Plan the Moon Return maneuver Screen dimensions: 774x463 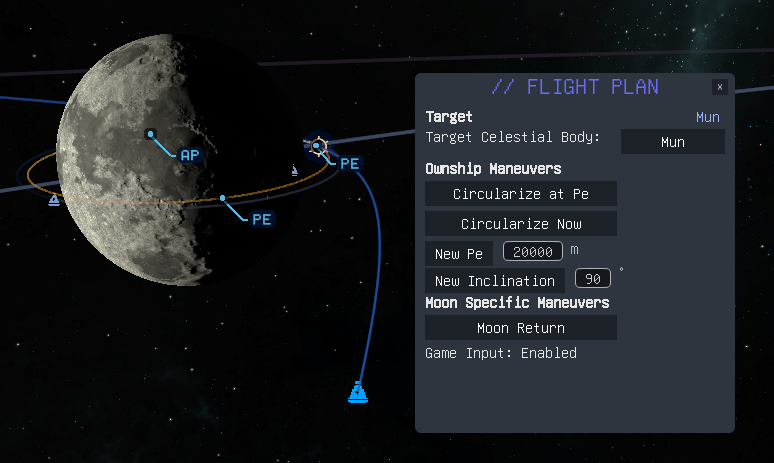pyautogui.click(x=520, y=328)
